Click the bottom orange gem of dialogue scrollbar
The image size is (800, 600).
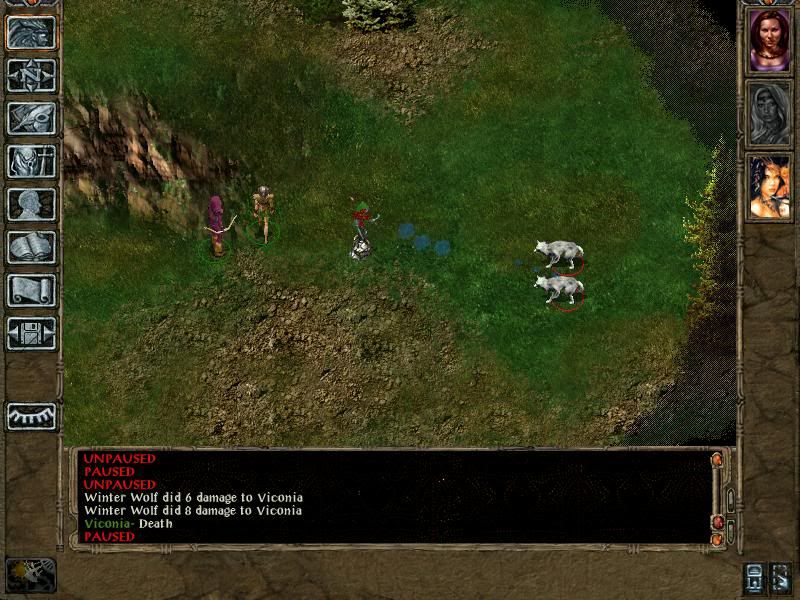(716, 540)
